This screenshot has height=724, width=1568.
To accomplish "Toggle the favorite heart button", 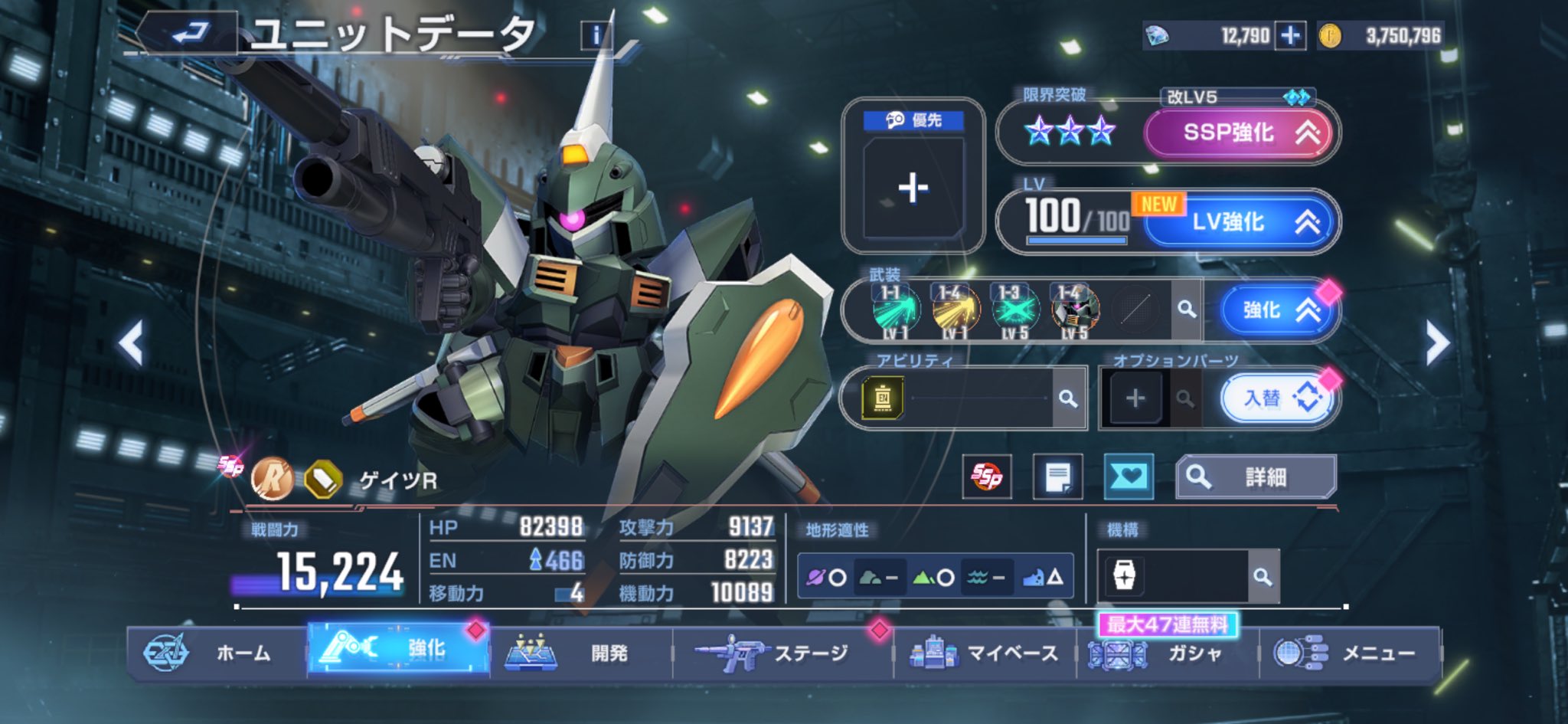I will pyautogui.click(x=1129, y=477).
